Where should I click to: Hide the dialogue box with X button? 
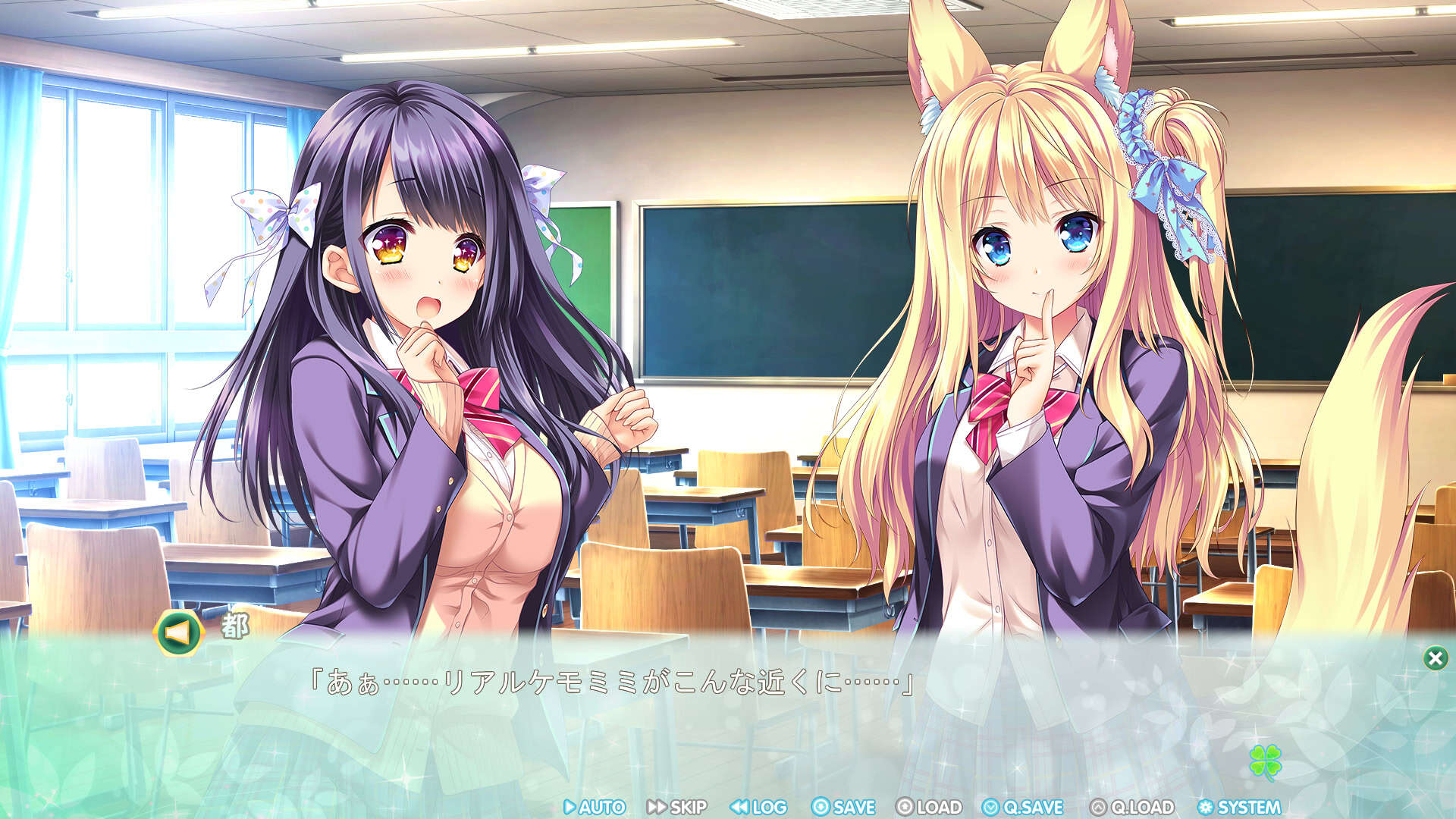pyautogui.click(x=1435, y=657)
